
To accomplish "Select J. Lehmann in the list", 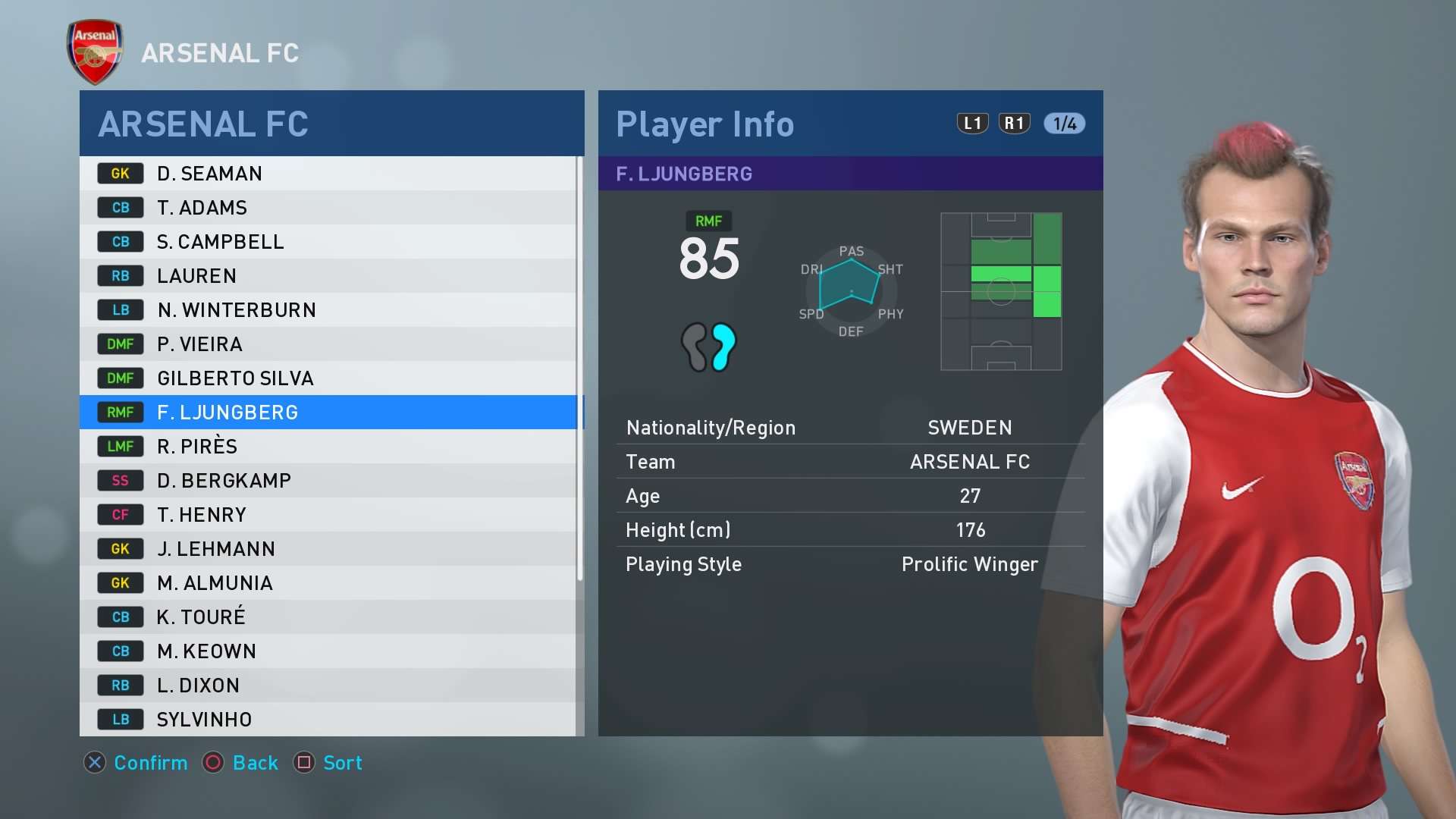I will [x=328, y=549].
